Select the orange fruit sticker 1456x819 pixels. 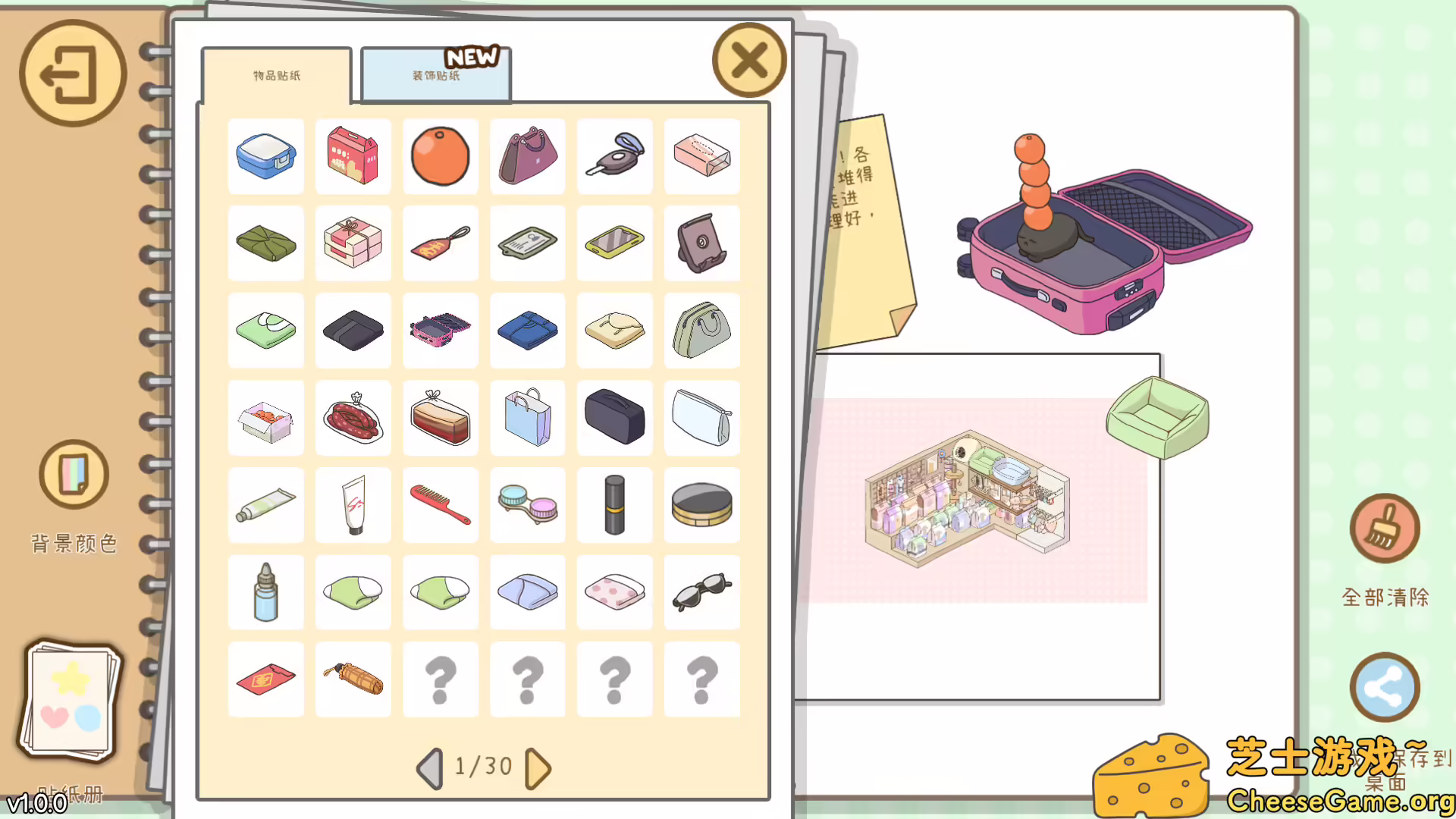[x=440, y=156]
